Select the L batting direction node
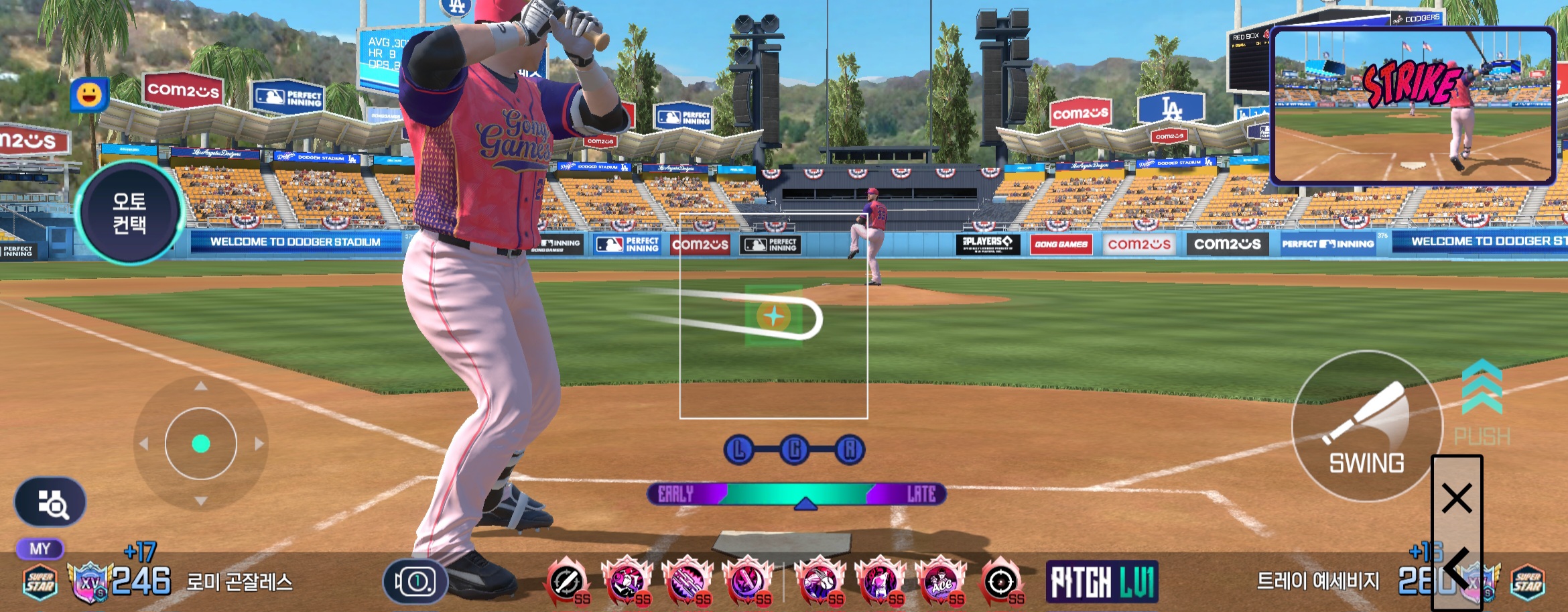Screen dimensions: 1568x612 [739, 450]
